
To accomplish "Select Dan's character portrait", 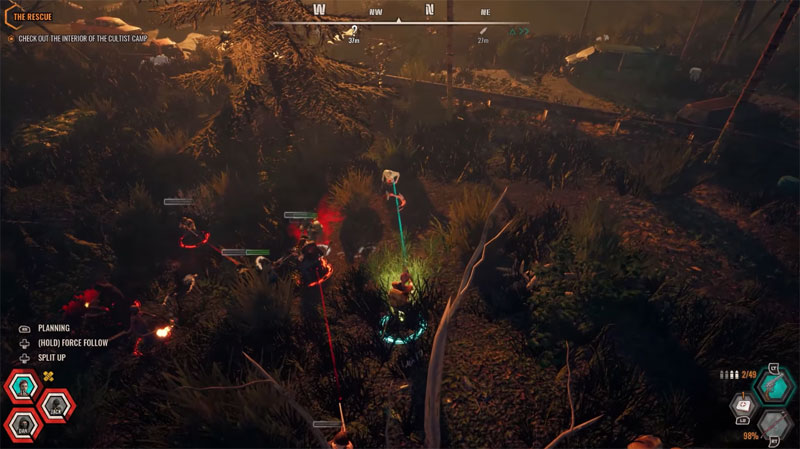I will click(x=22, y=423).
